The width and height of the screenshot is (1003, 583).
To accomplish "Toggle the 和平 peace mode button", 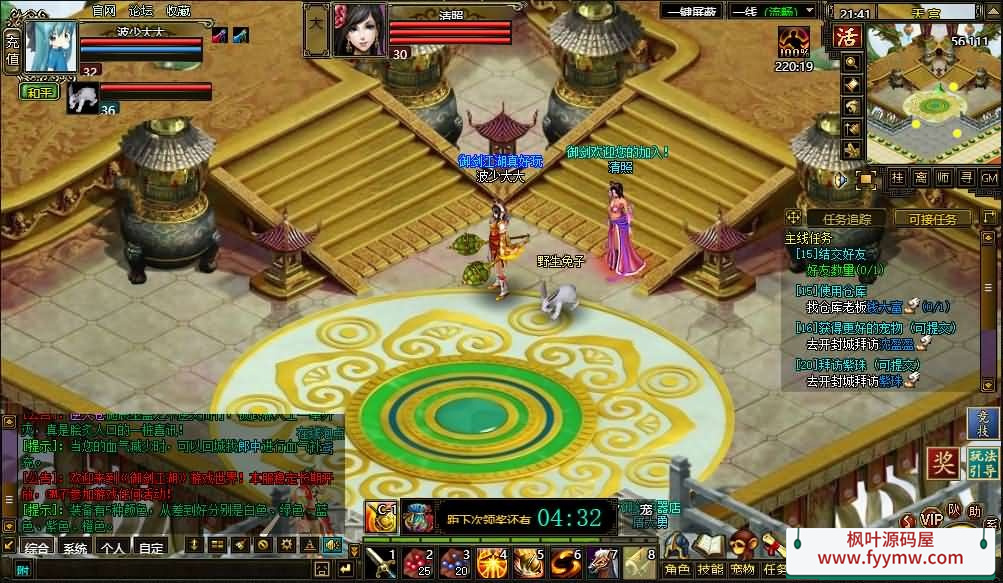I will (x=40, y=92).
